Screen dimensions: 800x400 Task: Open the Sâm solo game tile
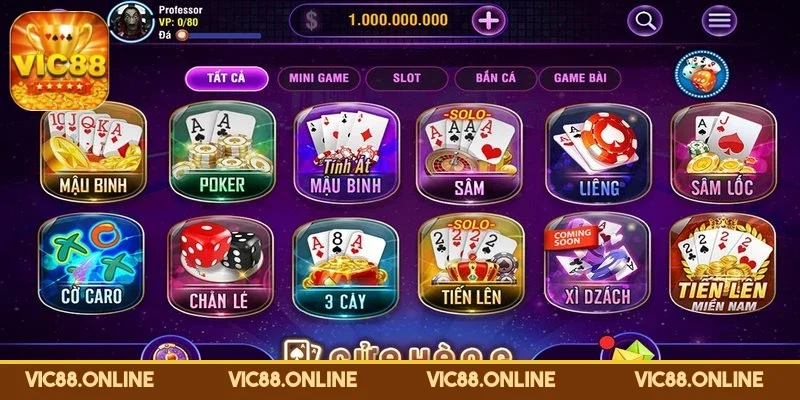(467, 151)
